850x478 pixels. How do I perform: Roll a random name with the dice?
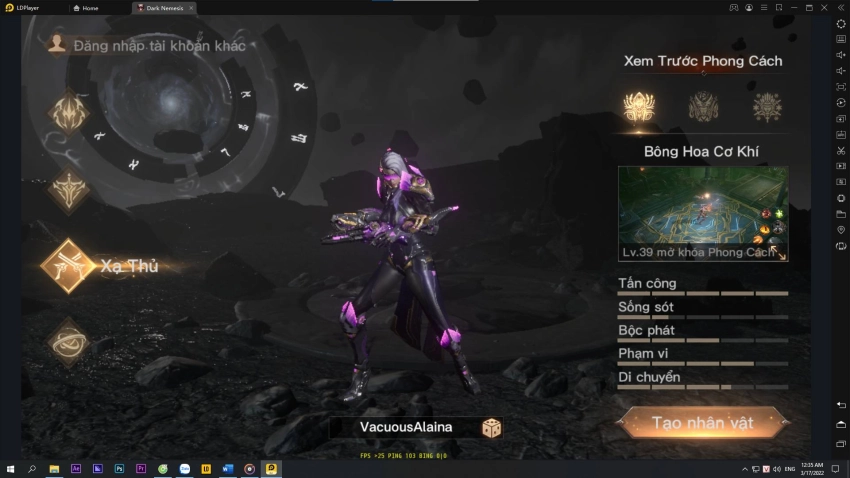[492, 427]
